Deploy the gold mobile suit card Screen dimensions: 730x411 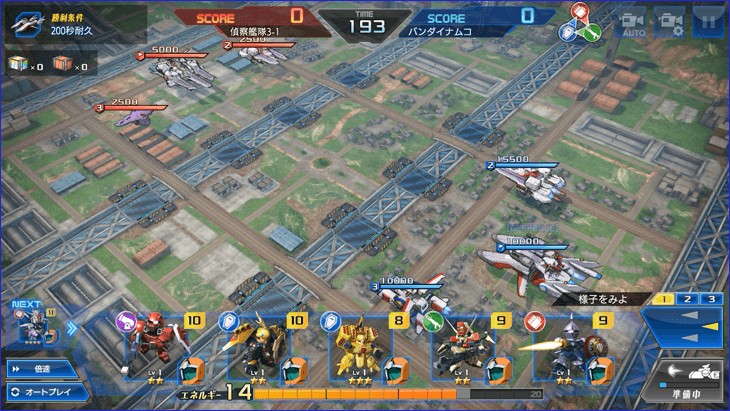tap(364, 350)
